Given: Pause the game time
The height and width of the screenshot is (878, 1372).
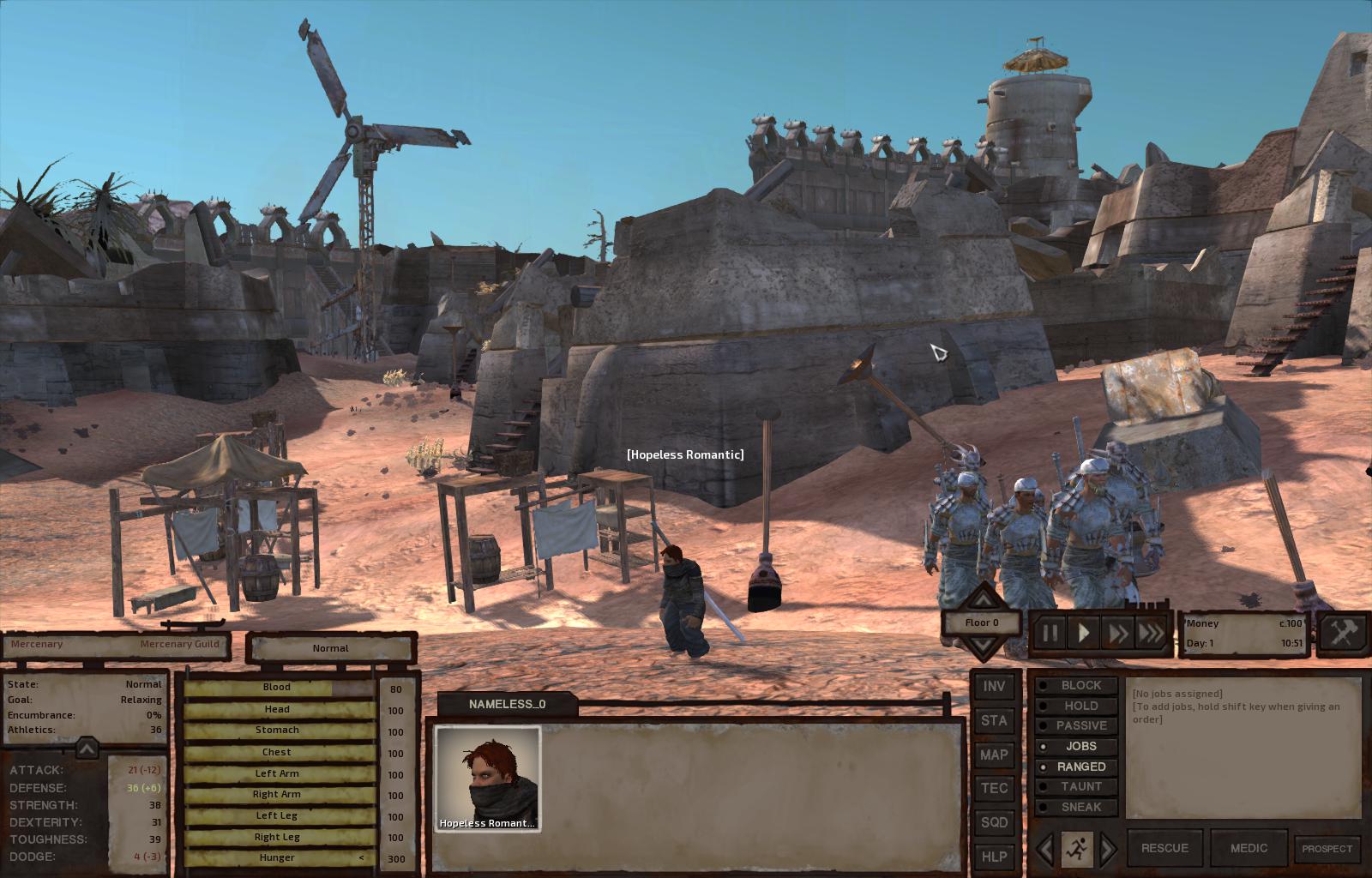Looking at the screenshot, I should tap(1050, 634).
